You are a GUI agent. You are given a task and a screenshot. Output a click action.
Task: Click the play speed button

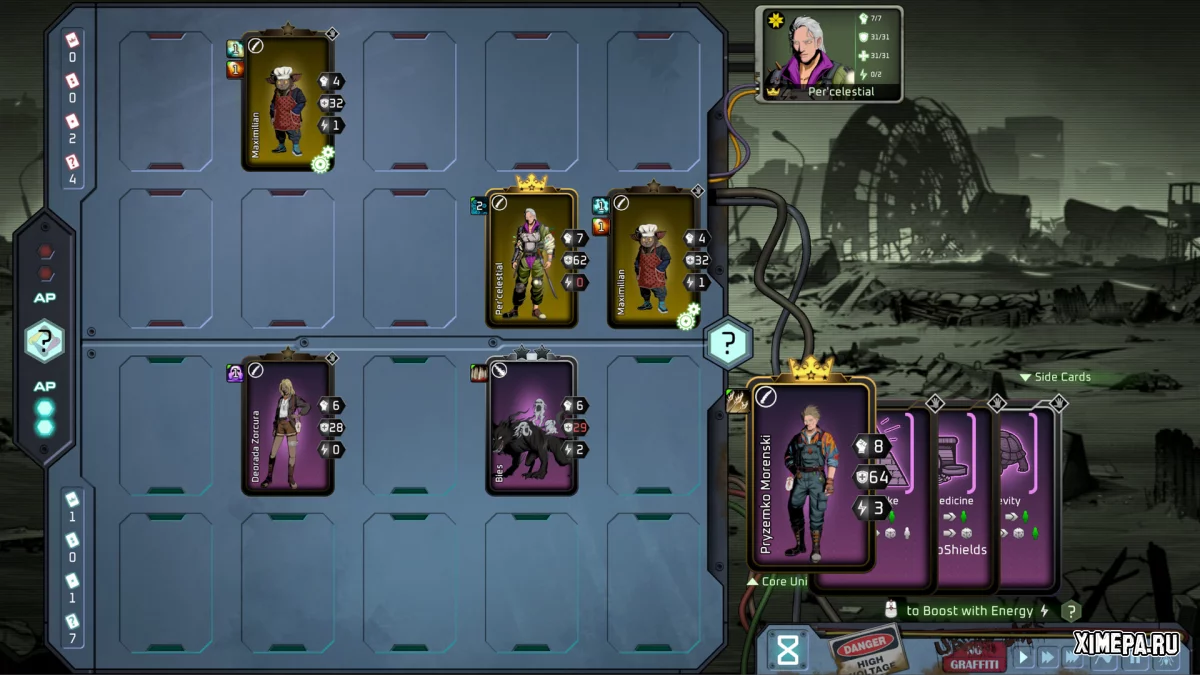coord(1023,657)
